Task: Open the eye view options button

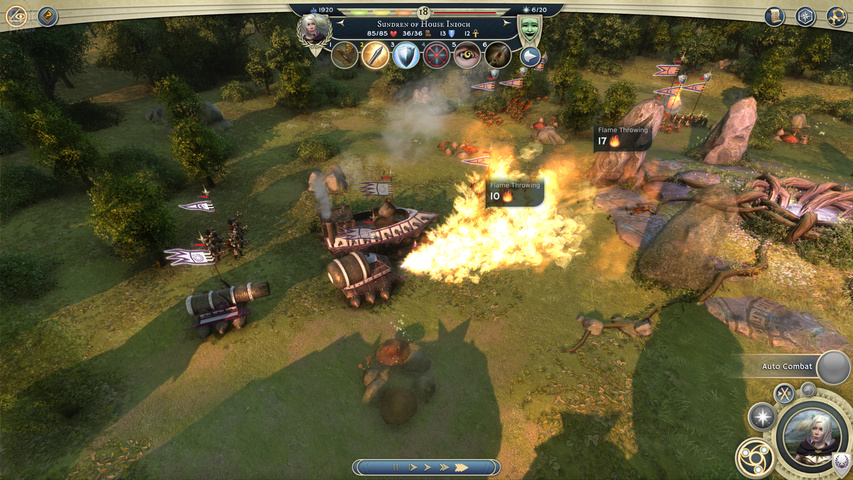Action: click(17, 16)
